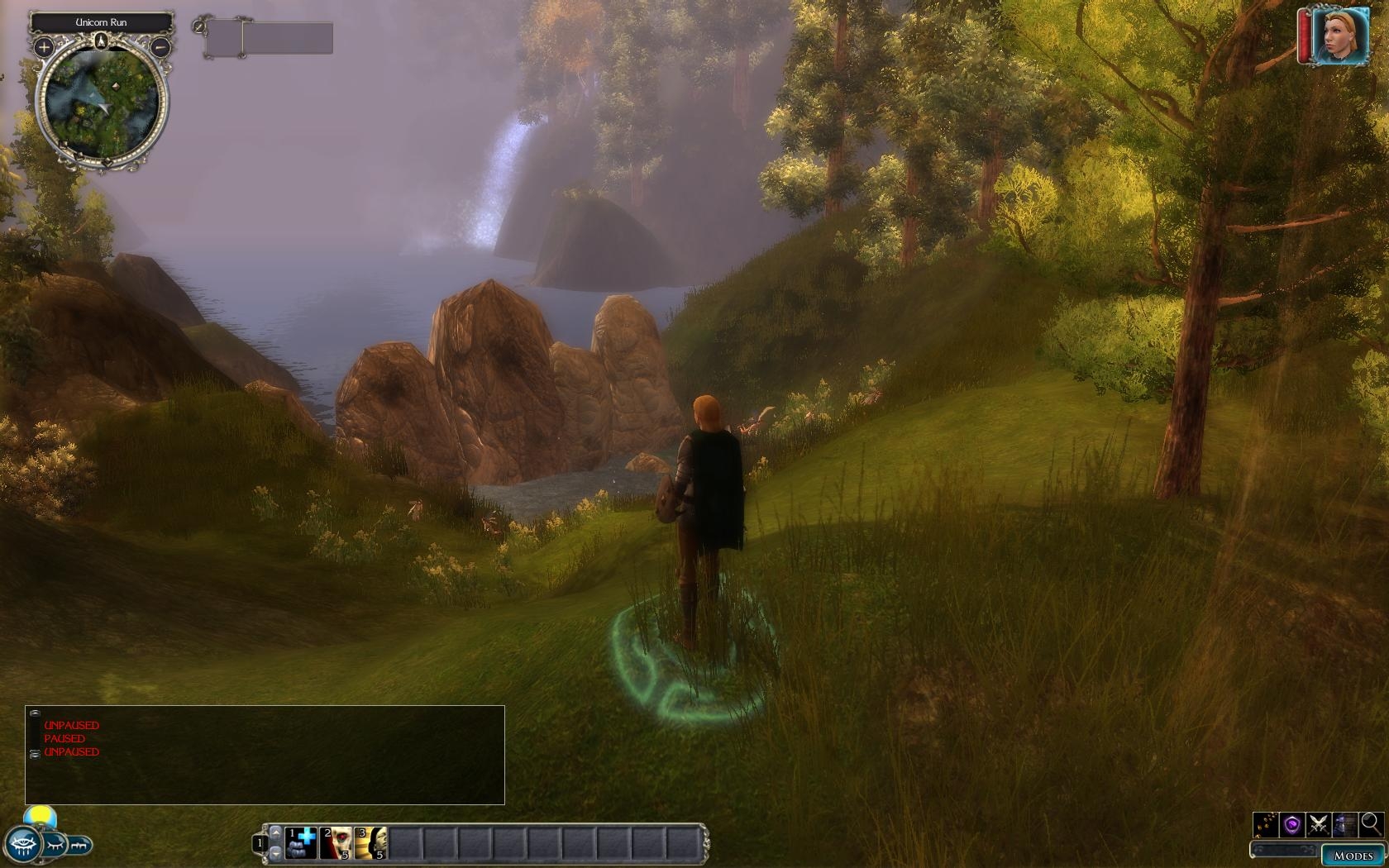Screen dimensions: 1389x868
Task: Use the blue cross healing ability in slot 1
Action: (x=301, y=843)
